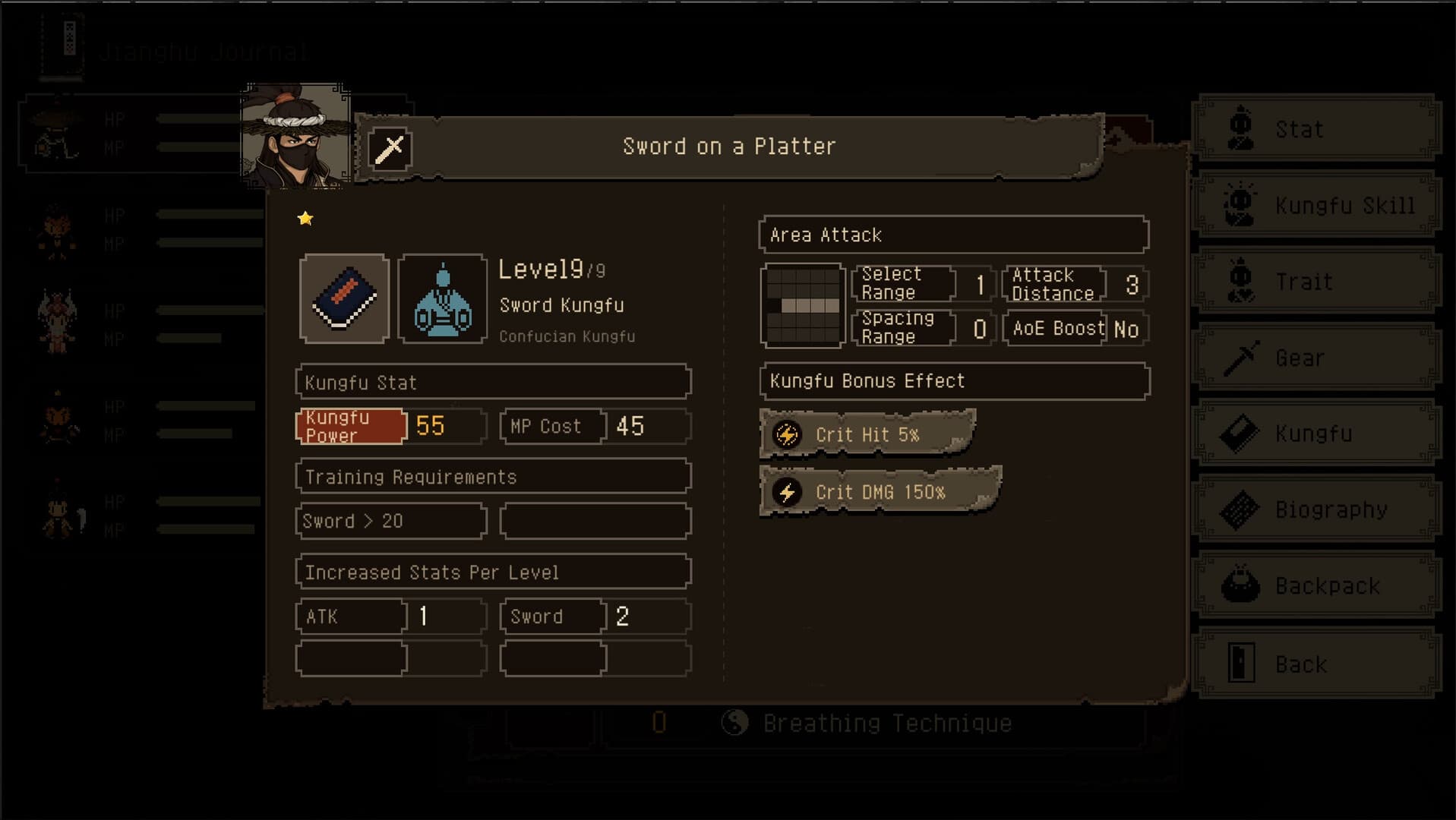Expand the Area Attack section
This screenshot has width=1456, height=820.
pyautogui.click(x=952, y=235)
